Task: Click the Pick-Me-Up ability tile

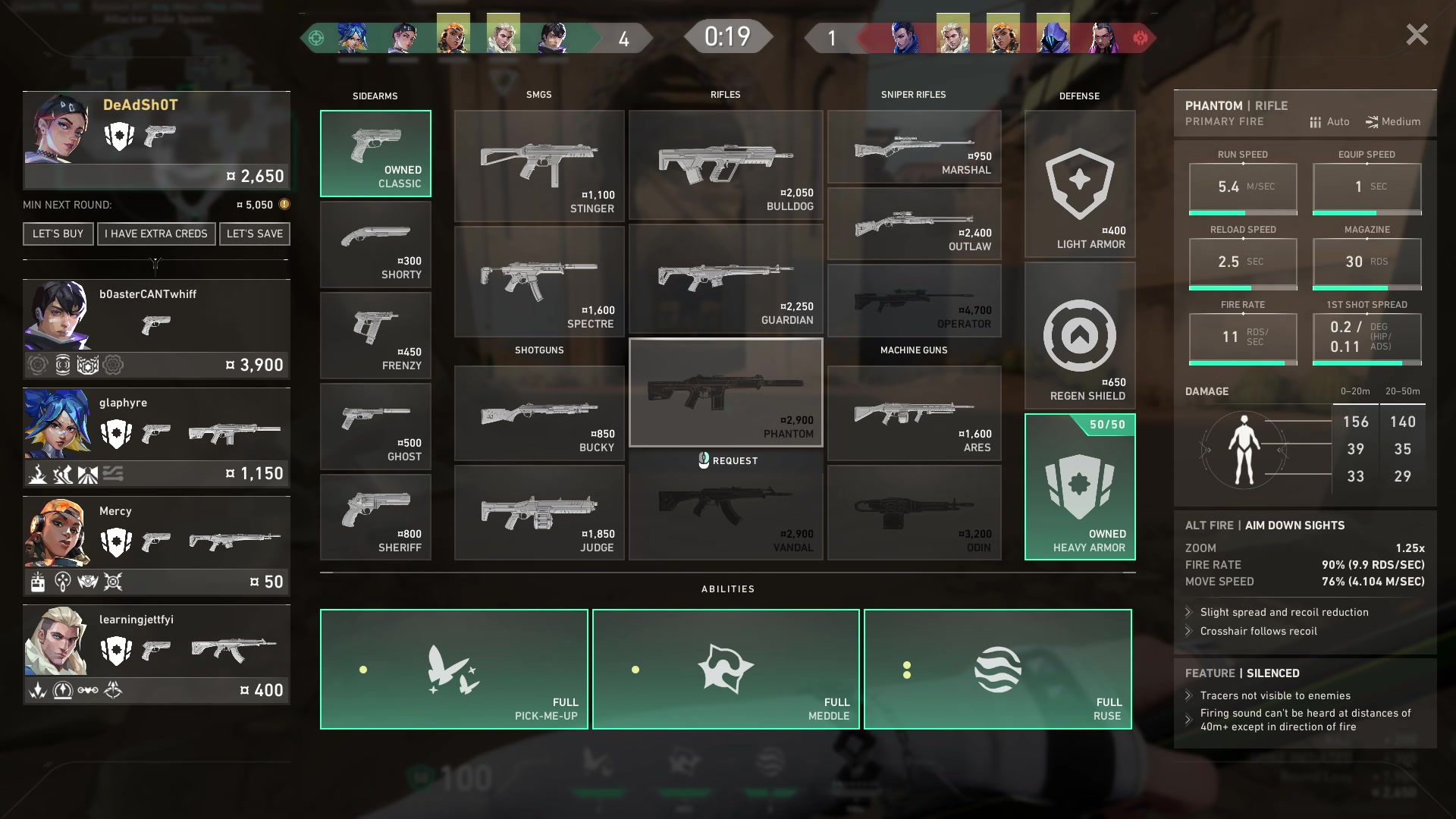Action: click(453, 669)
